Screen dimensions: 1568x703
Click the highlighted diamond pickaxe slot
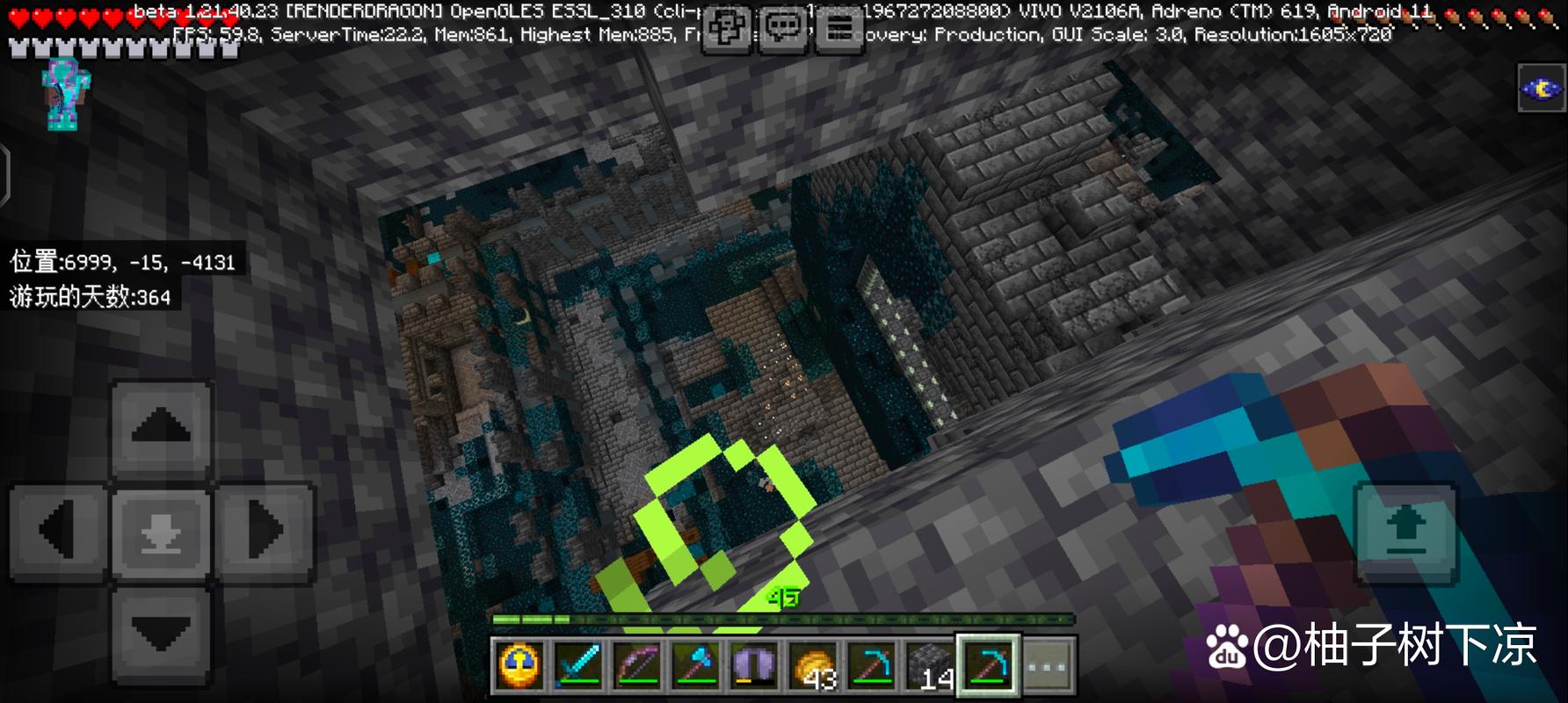(988, 665)
